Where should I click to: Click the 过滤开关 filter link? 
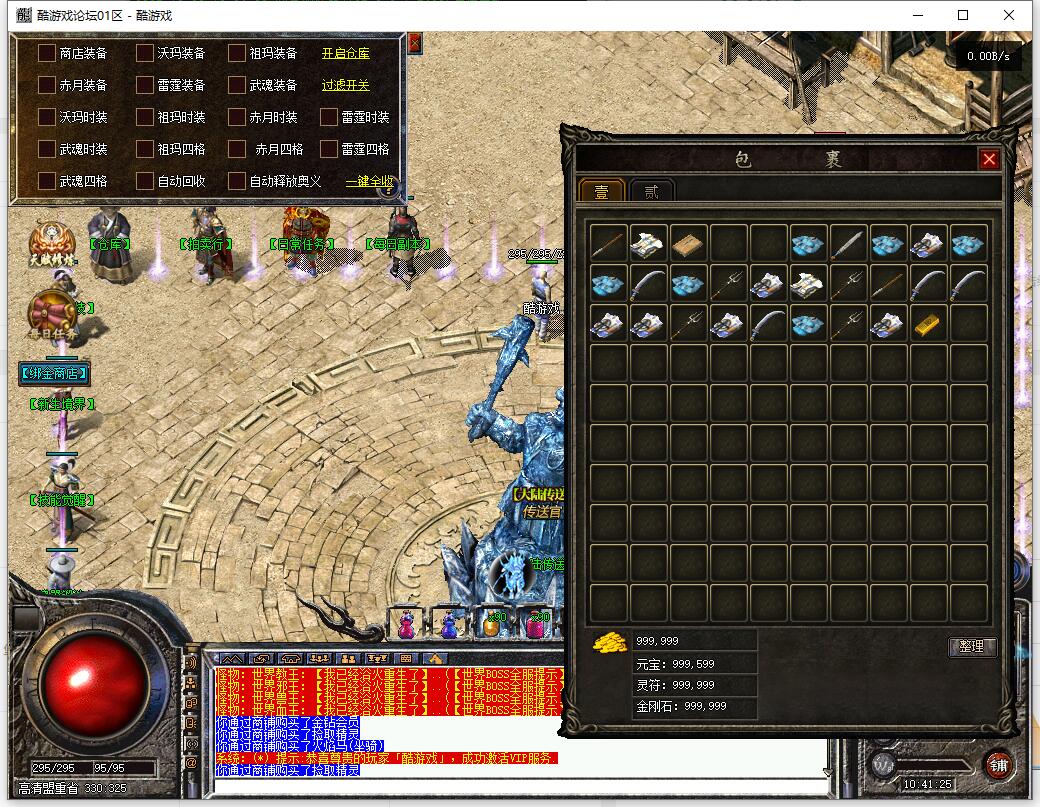(345, 85)
